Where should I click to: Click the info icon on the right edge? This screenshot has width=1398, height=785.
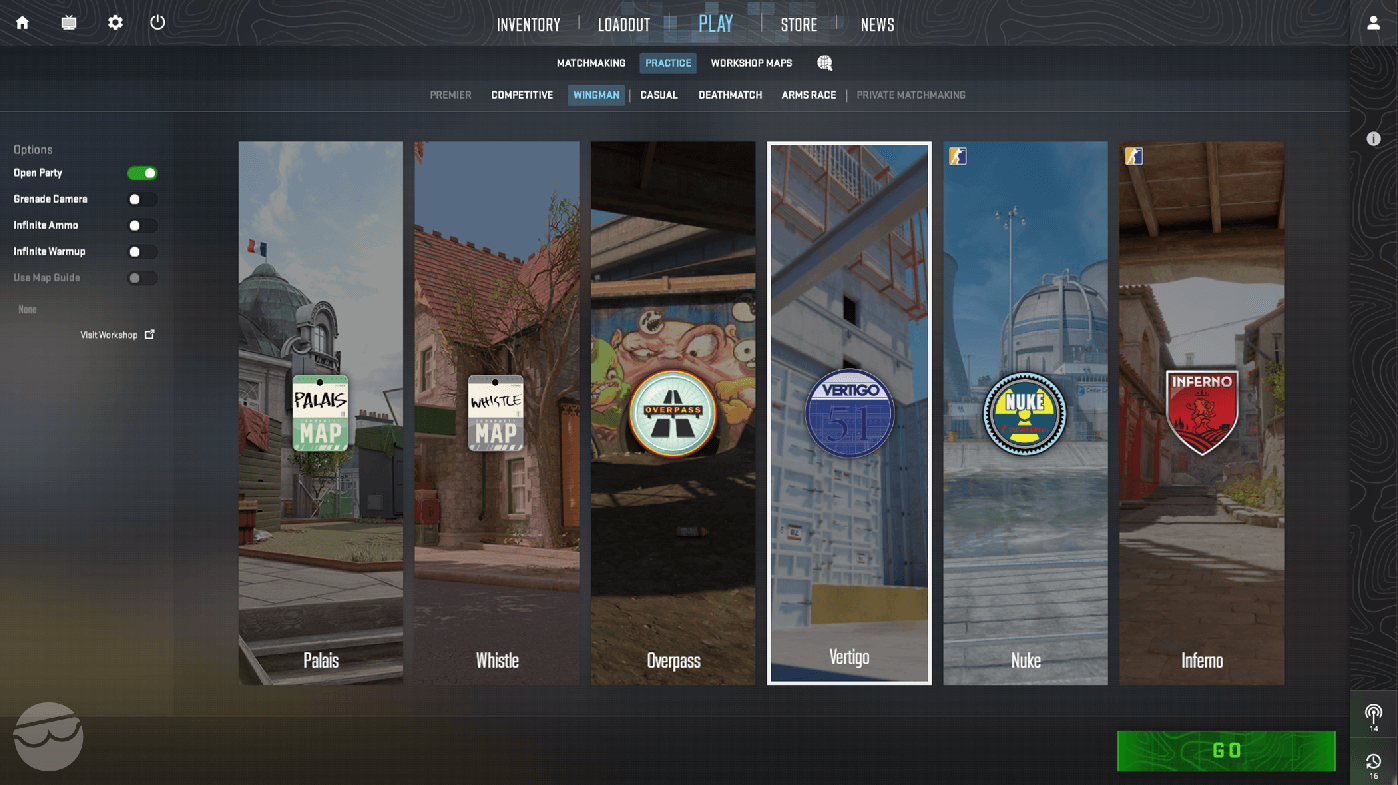click(x=1374, y=139)
